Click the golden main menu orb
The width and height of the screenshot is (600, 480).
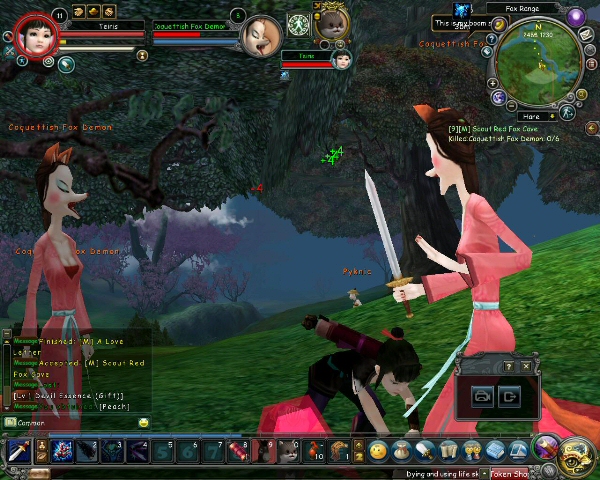click(x=577, y=453)
